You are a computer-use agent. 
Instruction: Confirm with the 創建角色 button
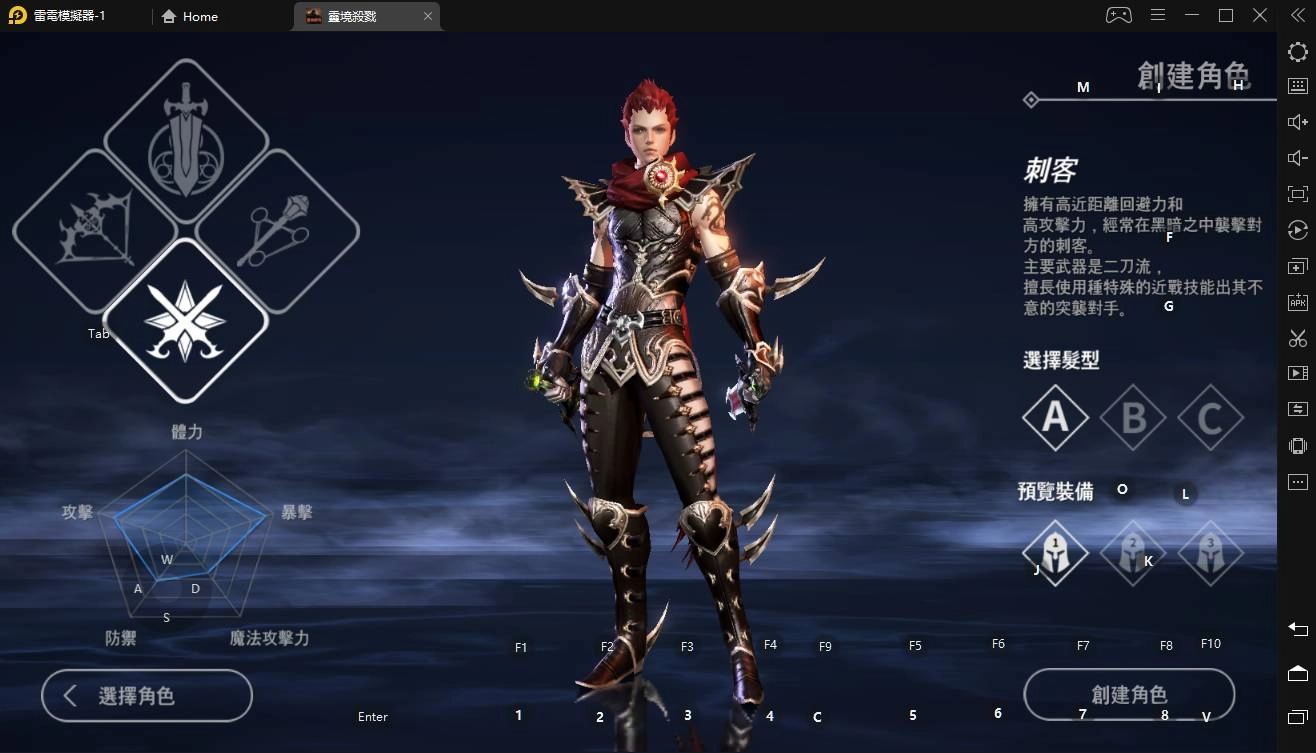1129,695
